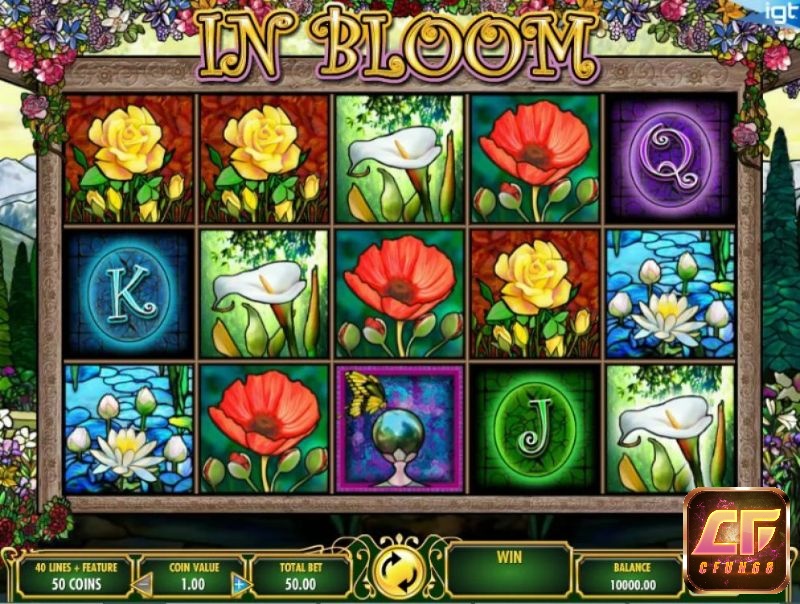Decrease the coin value
Image resolution: width=800 pixels, height=604 pixels.
tap(144, 583)
